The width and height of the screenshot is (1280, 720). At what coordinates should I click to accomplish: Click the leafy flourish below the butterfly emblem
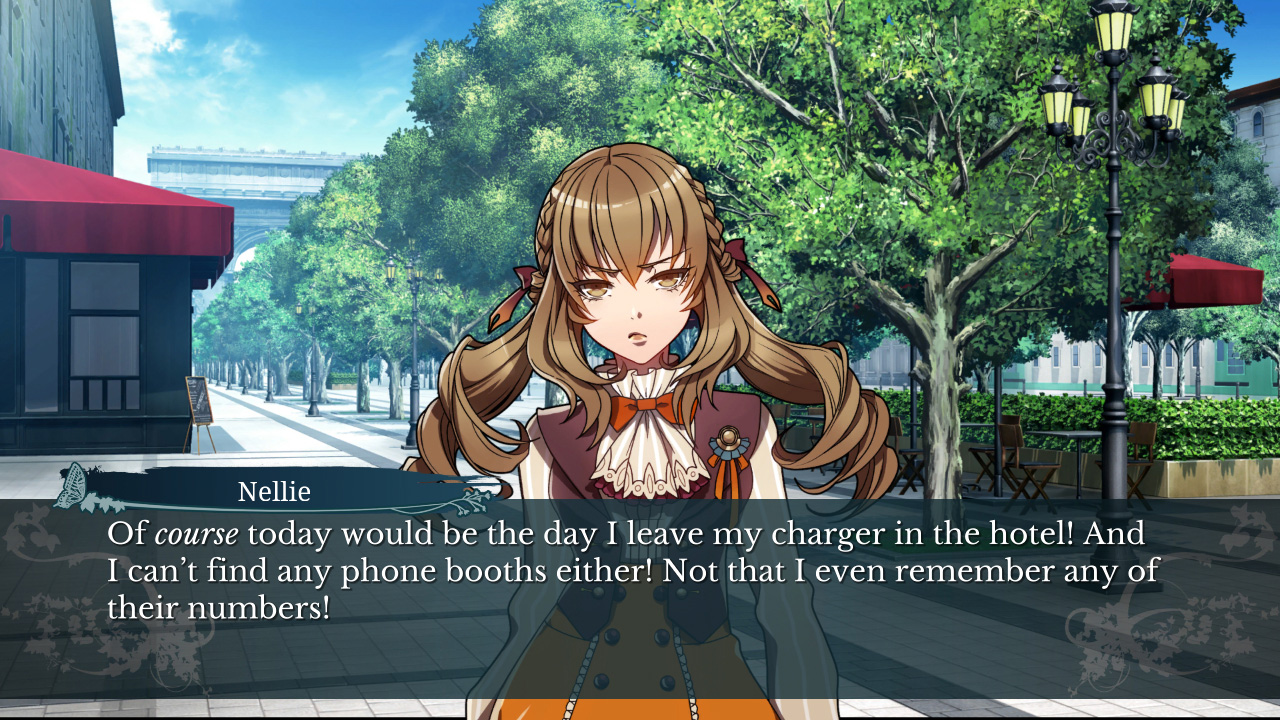pyautogui.click(x=100, y=506)
